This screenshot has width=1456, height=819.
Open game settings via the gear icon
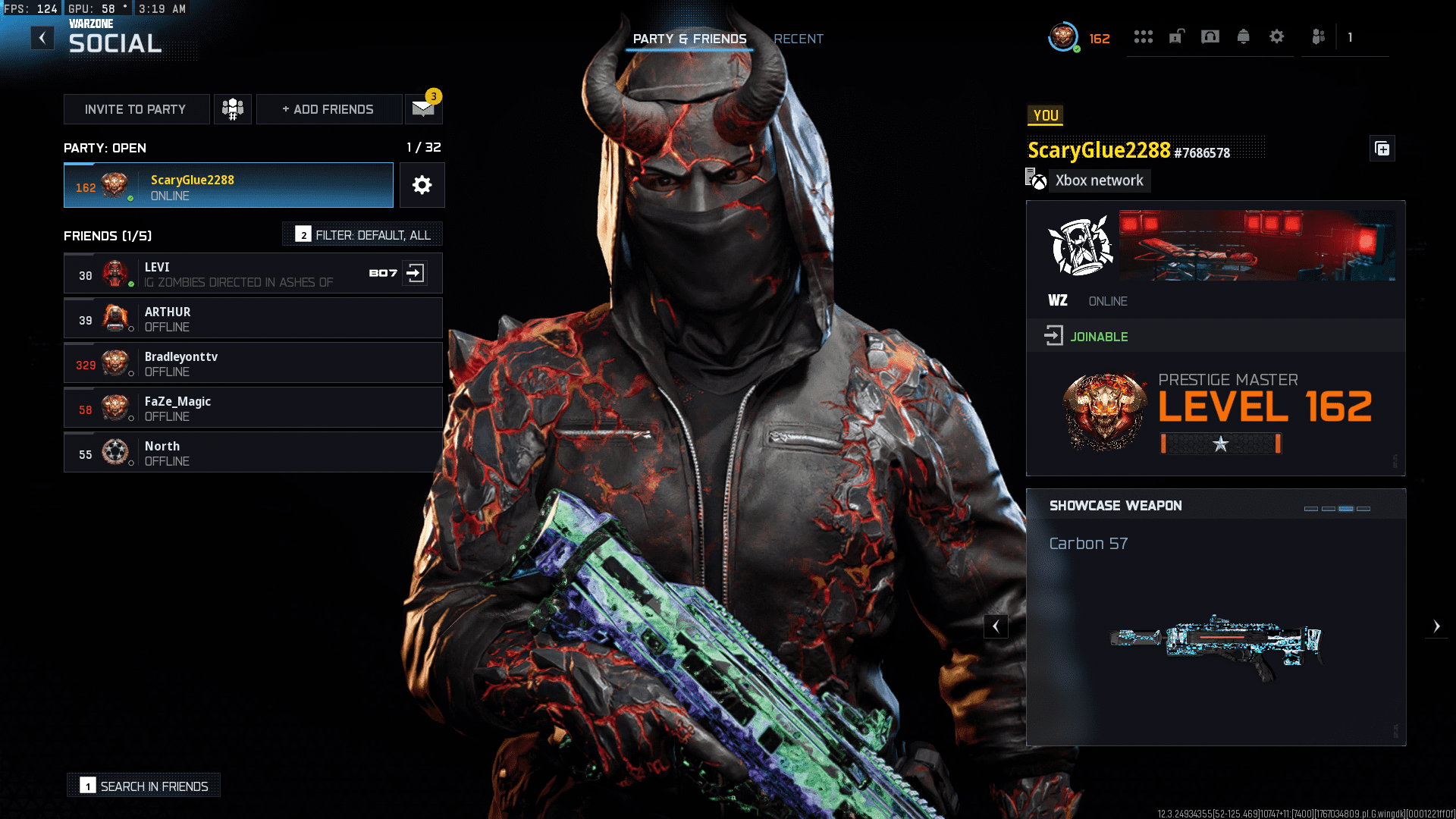tap(1277, 36)
